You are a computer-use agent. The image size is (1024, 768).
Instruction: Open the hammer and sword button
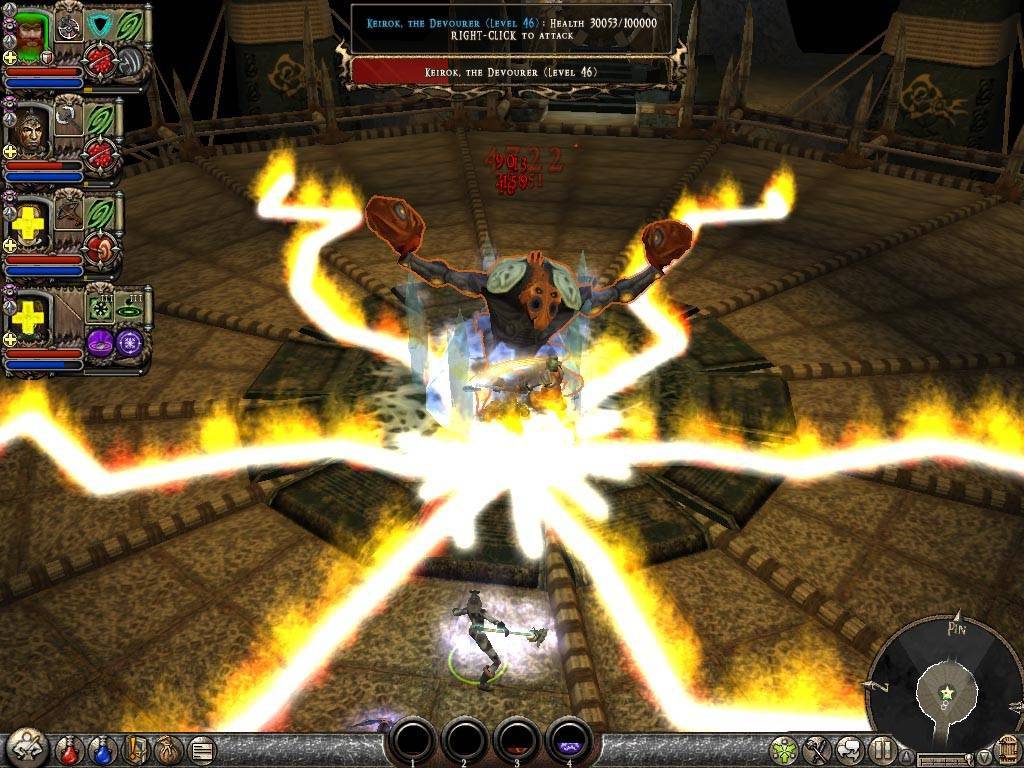coord(818,749)
